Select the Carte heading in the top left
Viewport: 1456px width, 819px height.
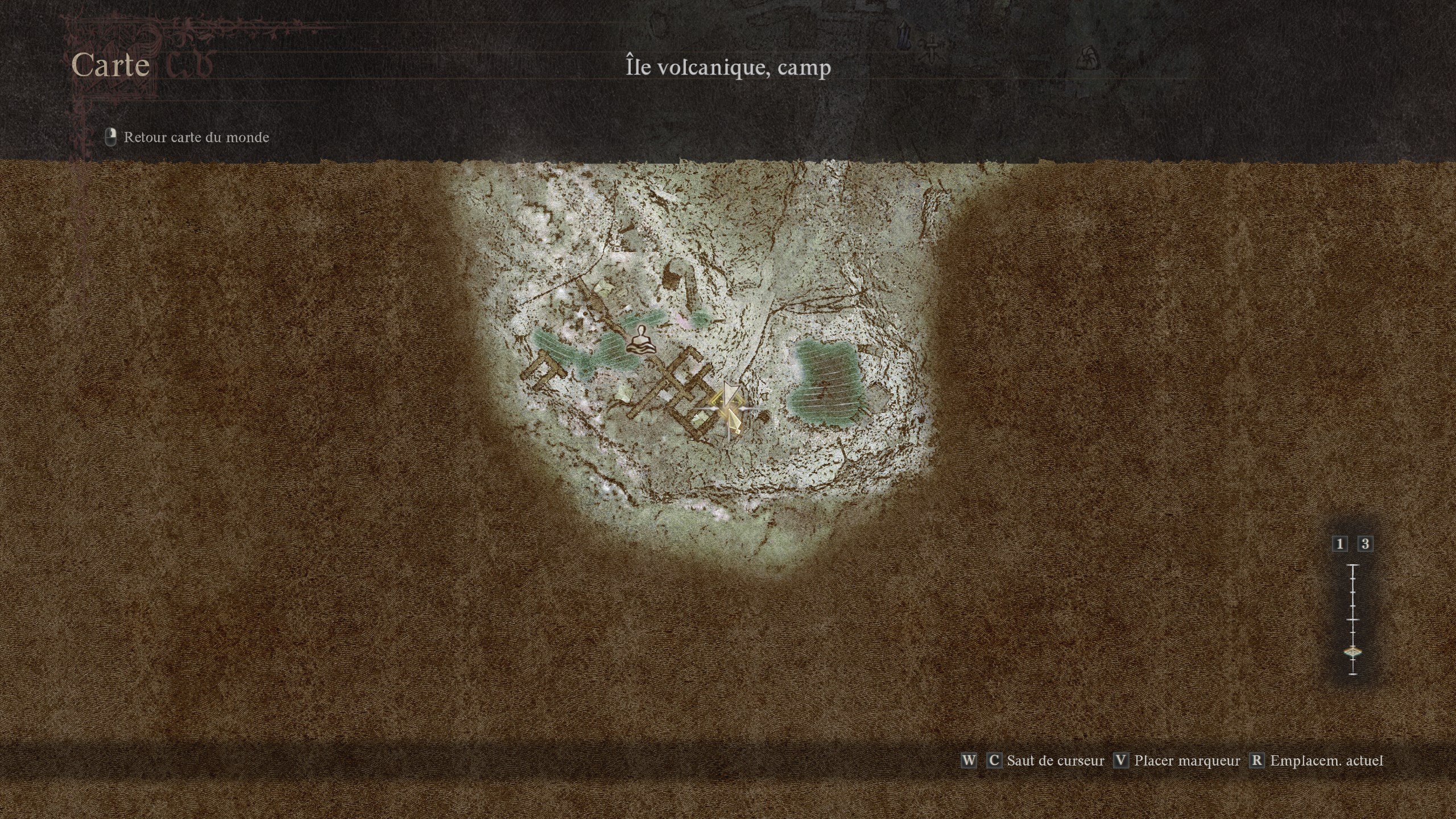pyautogui.click(x=111, y=65)
